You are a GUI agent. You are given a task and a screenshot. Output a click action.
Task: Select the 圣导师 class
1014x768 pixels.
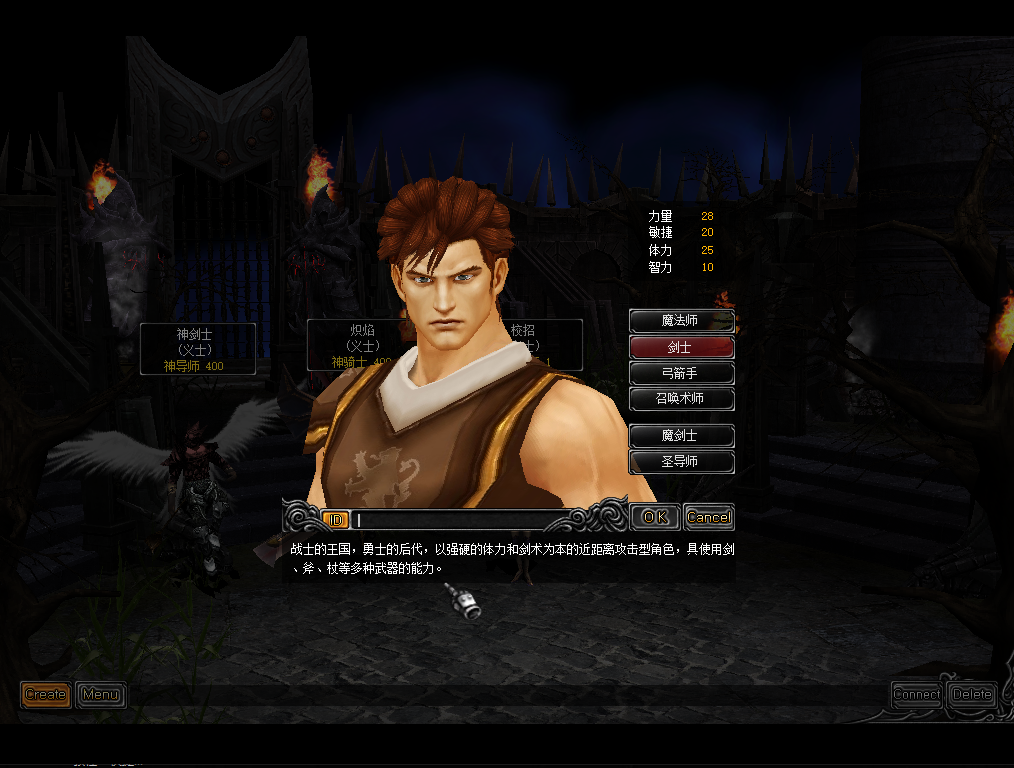(x=681, y=462)
